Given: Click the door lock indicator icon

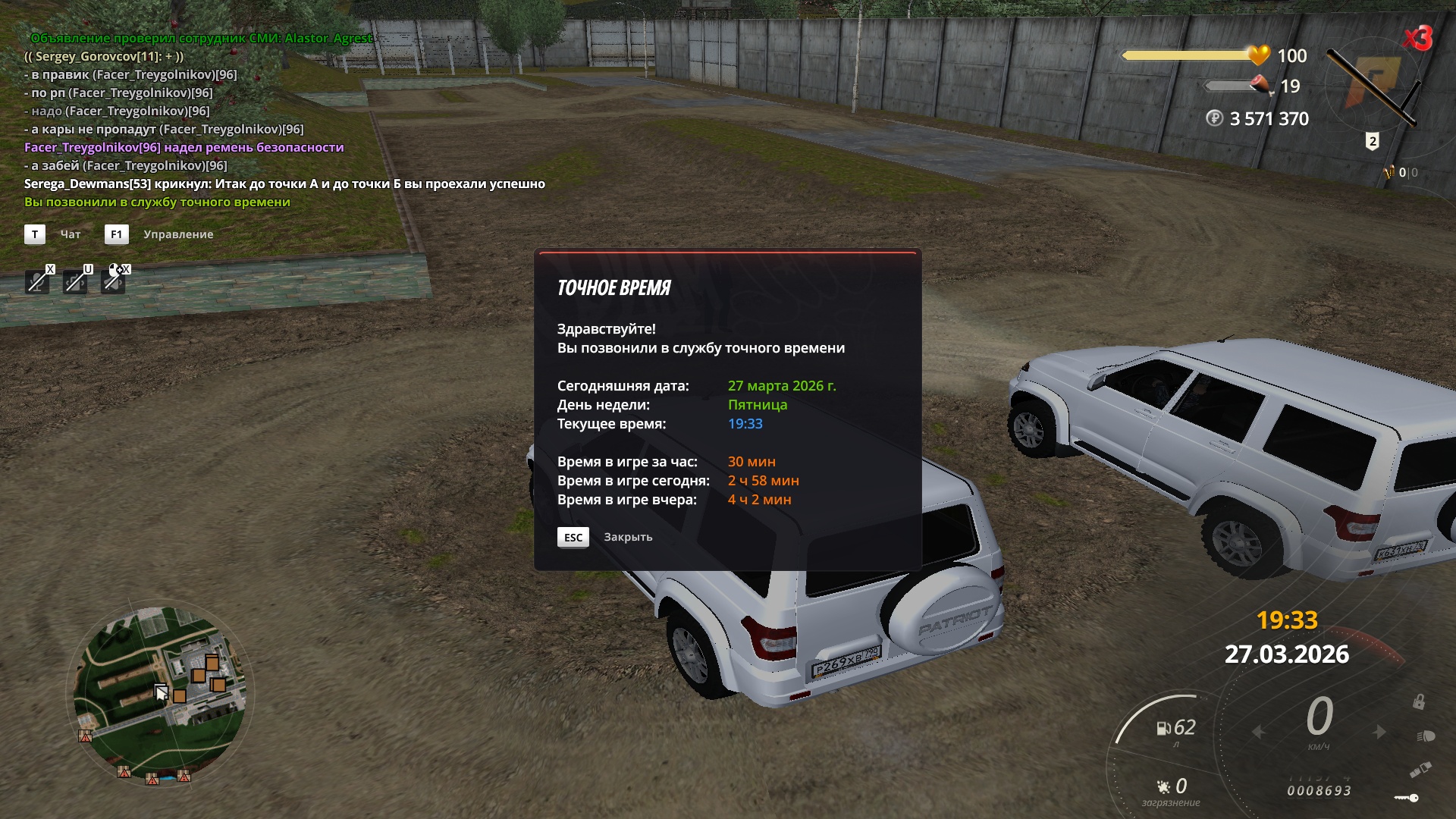Looking at the screenshot, I should (x=1418, y=701).
